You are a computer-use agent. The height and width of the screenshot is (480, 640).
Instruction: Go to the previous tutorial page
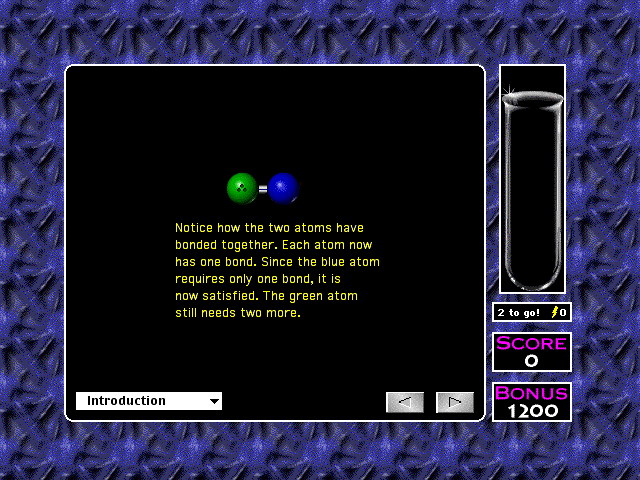(x=405, y=402)
